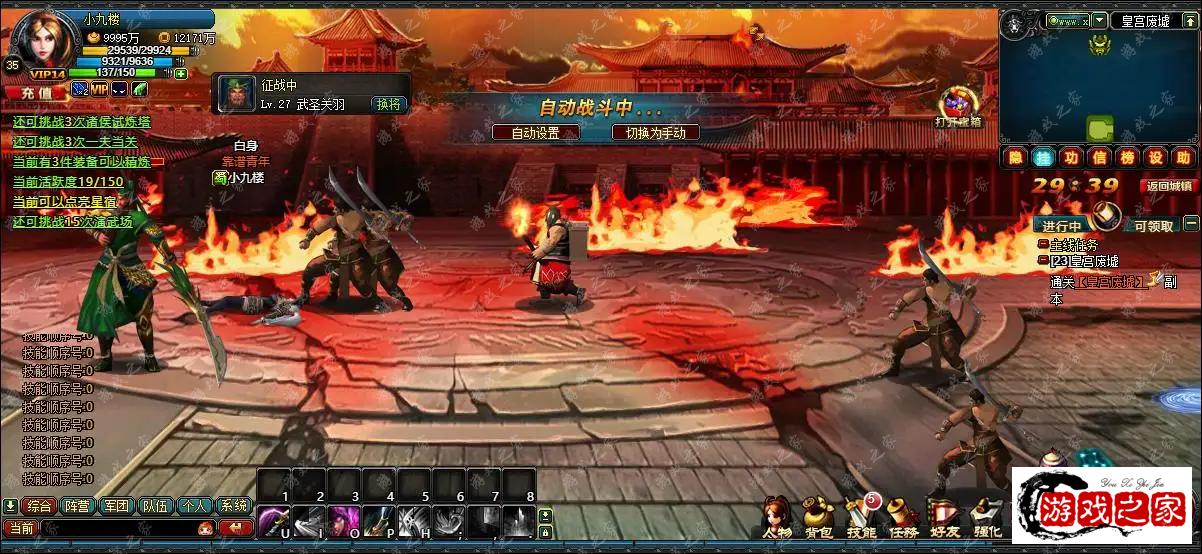This screenshot has width=1202, height=554.
Task: Open the 打开宝箱 treasure chest icon
Action: (x=958, y=104)
